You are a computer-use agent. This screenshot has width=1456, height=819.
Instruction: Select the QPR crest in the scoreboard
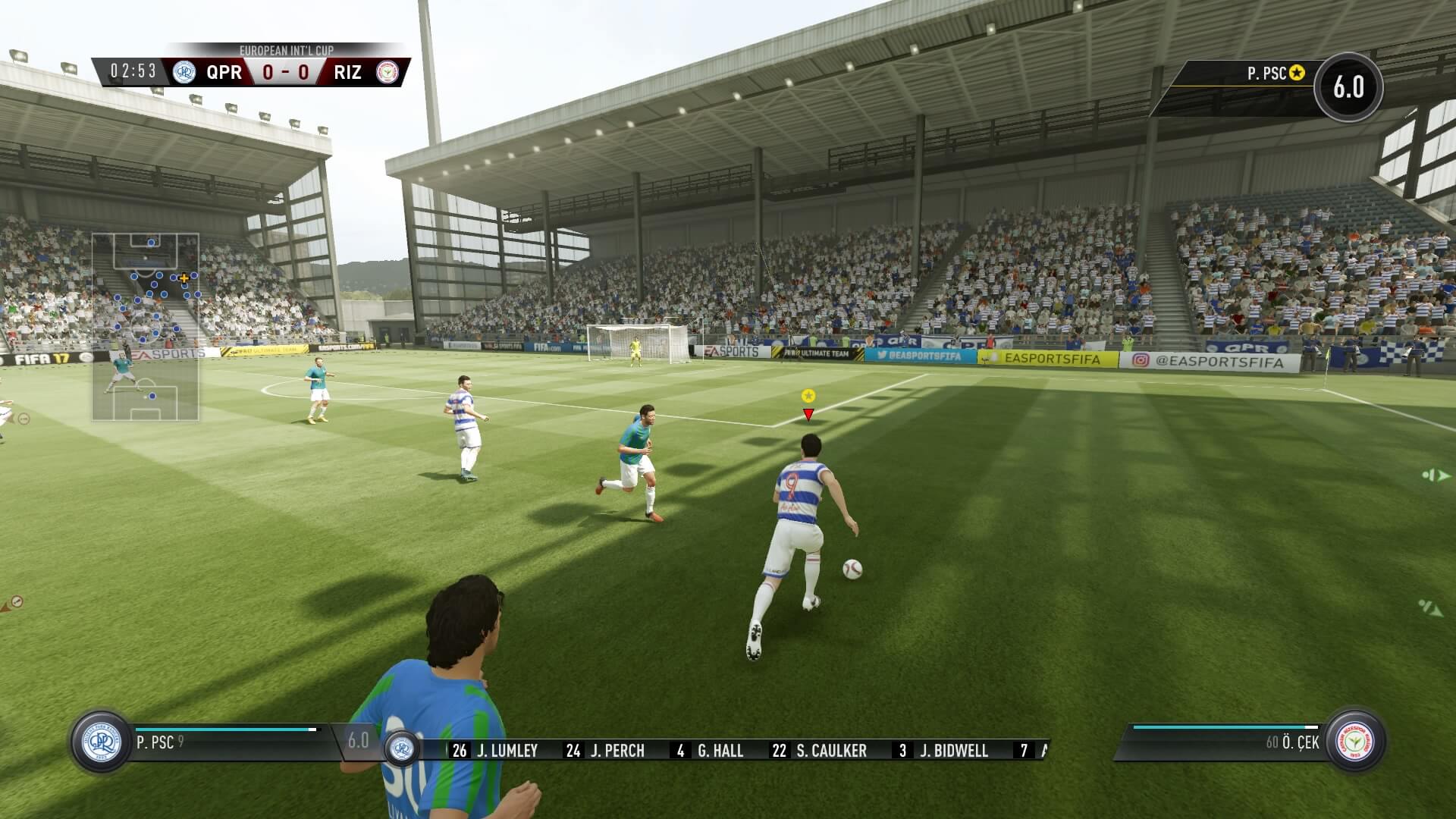pos(184,72)
